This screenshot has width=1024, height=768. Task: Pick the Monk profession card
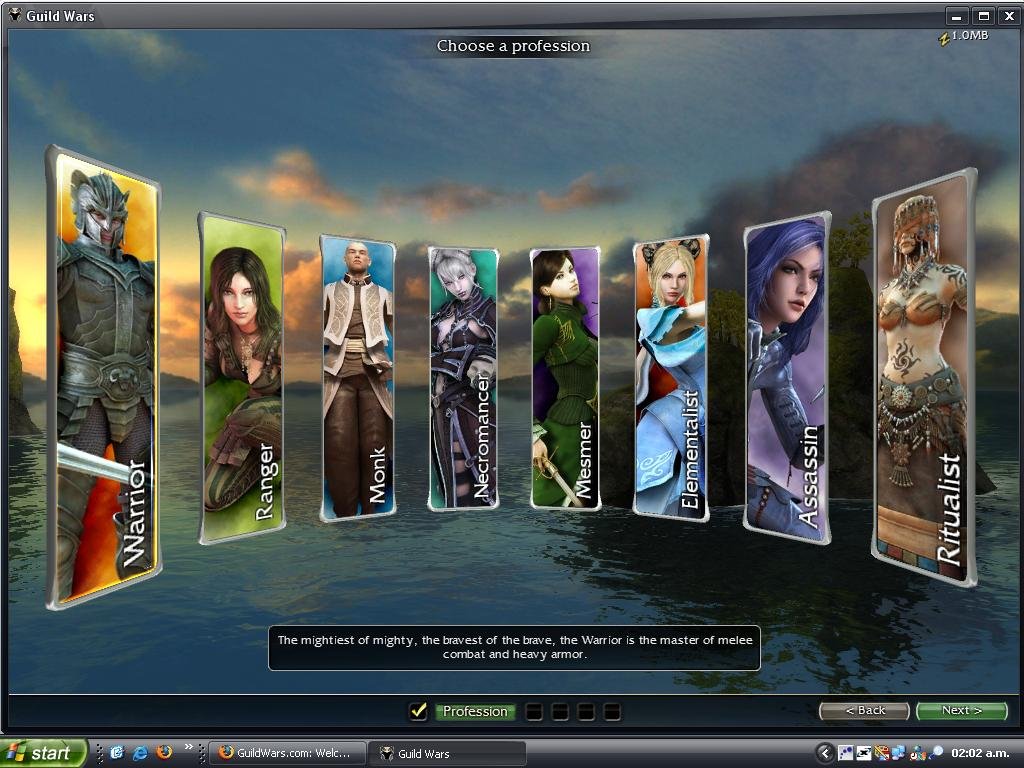click(357, 378)
